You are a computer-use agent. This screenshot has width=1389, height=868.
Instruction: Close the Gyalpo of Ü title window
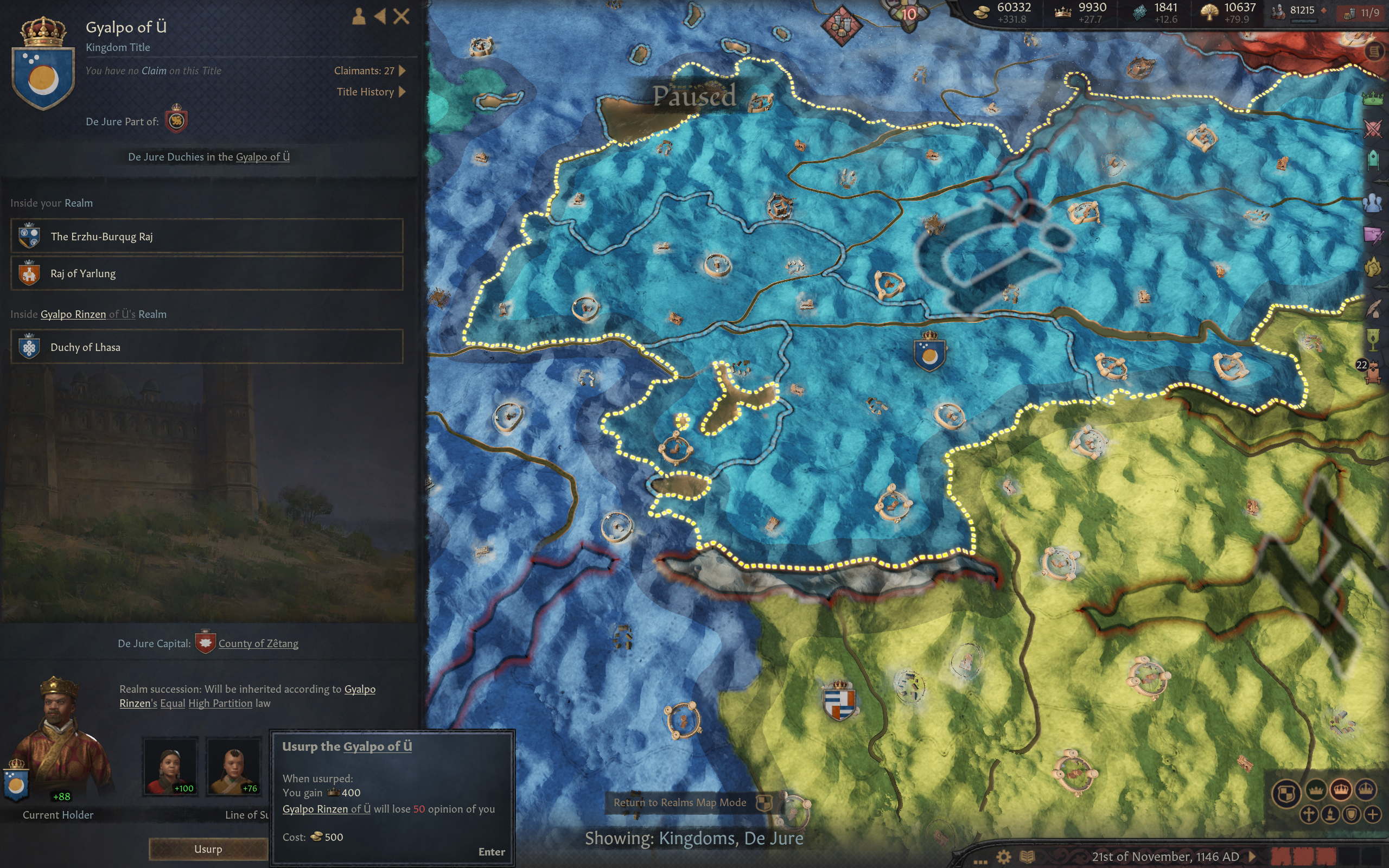pos(402,16)
